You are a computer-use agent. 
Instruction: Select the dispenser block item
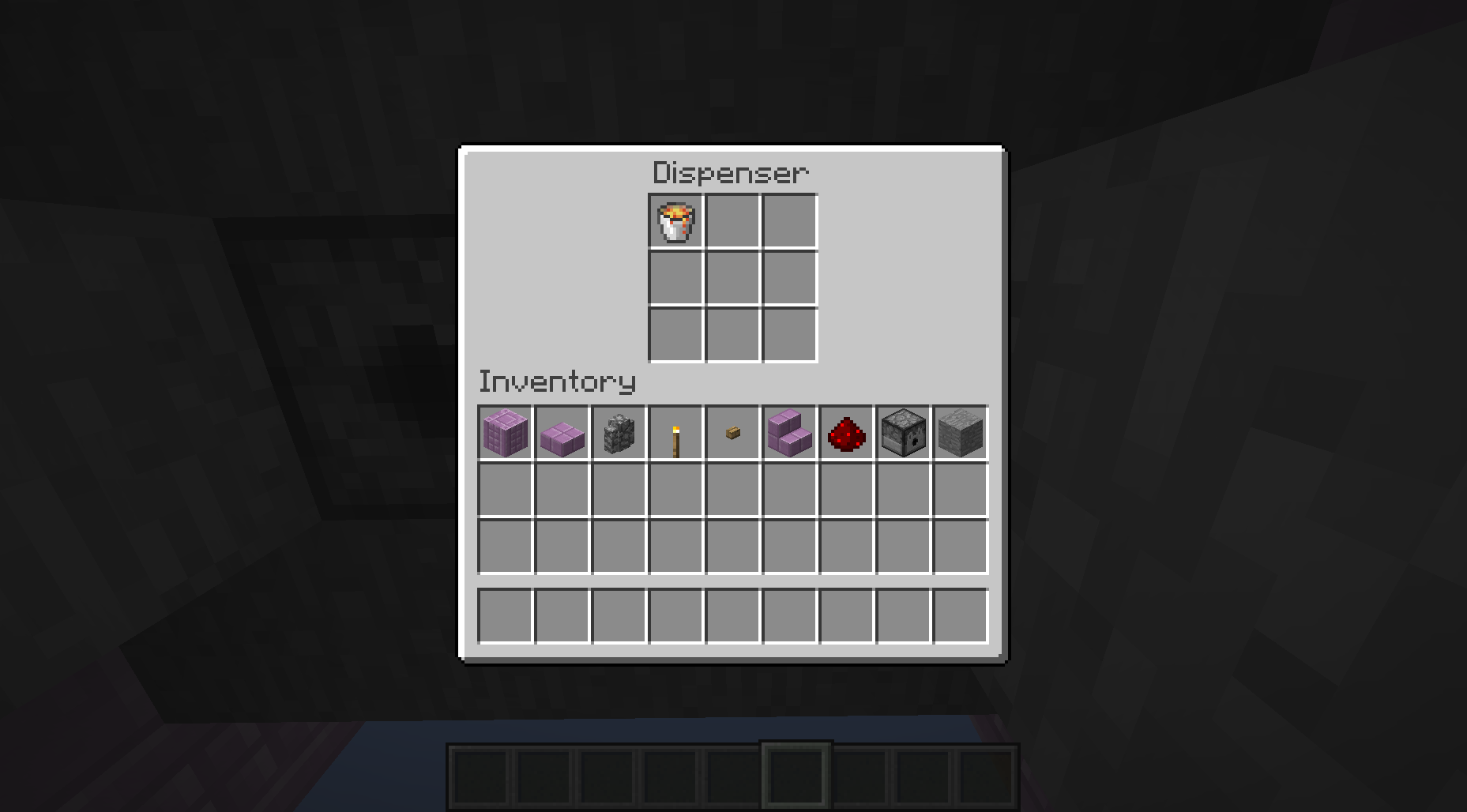(x=903, y=433)
